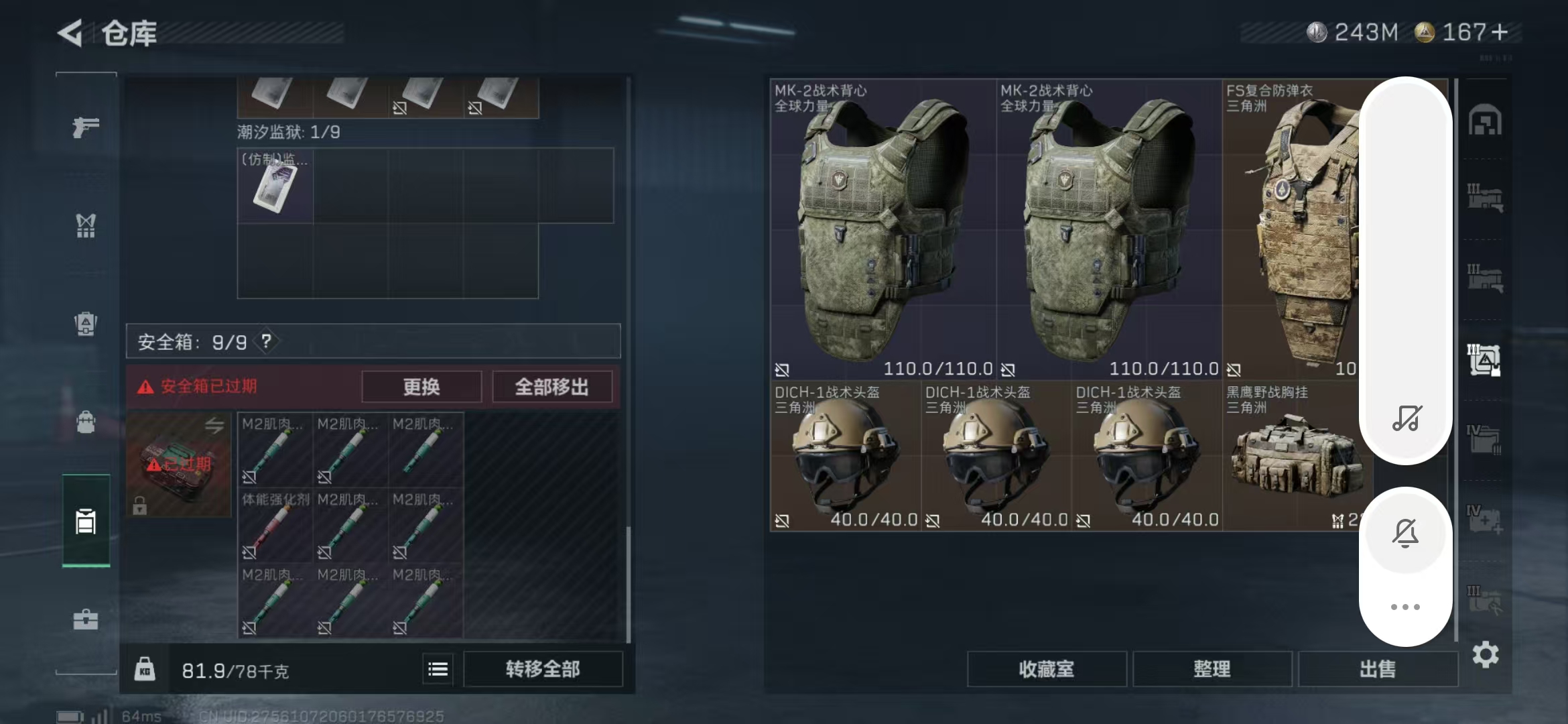
Task: Open the 收藏室 collection room
Action: (1046, 669)
